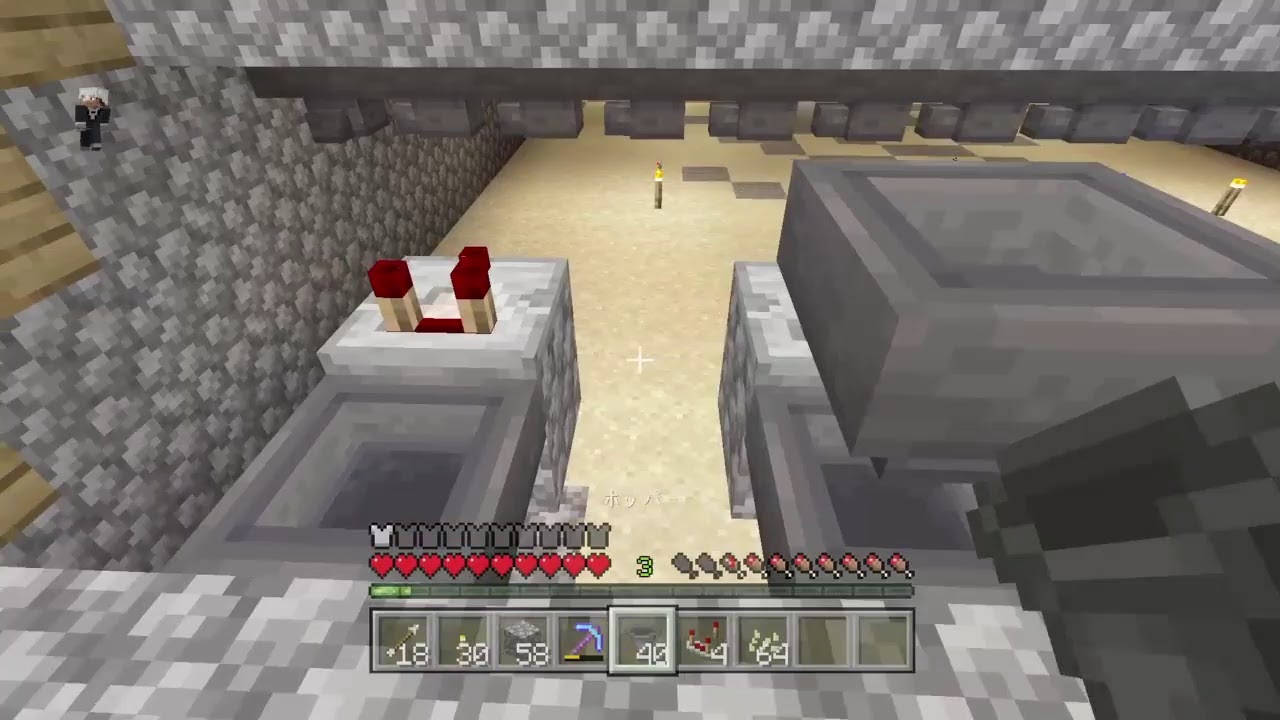Select the arrows in hotbar slot one
Screen dimensions: 1280x720
(x=405, y=645)
